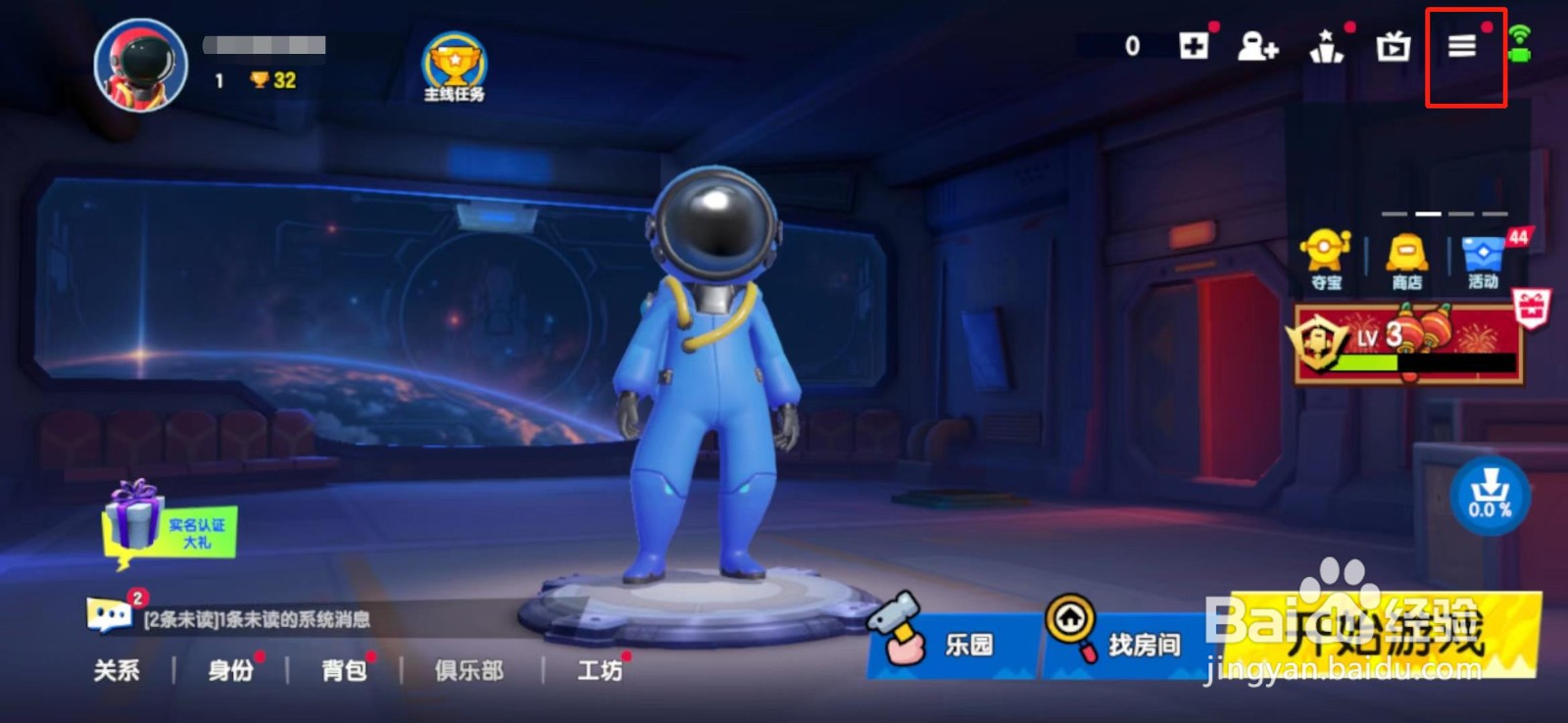Open the hamburger menu in top-right corner

pos(1462,46)
